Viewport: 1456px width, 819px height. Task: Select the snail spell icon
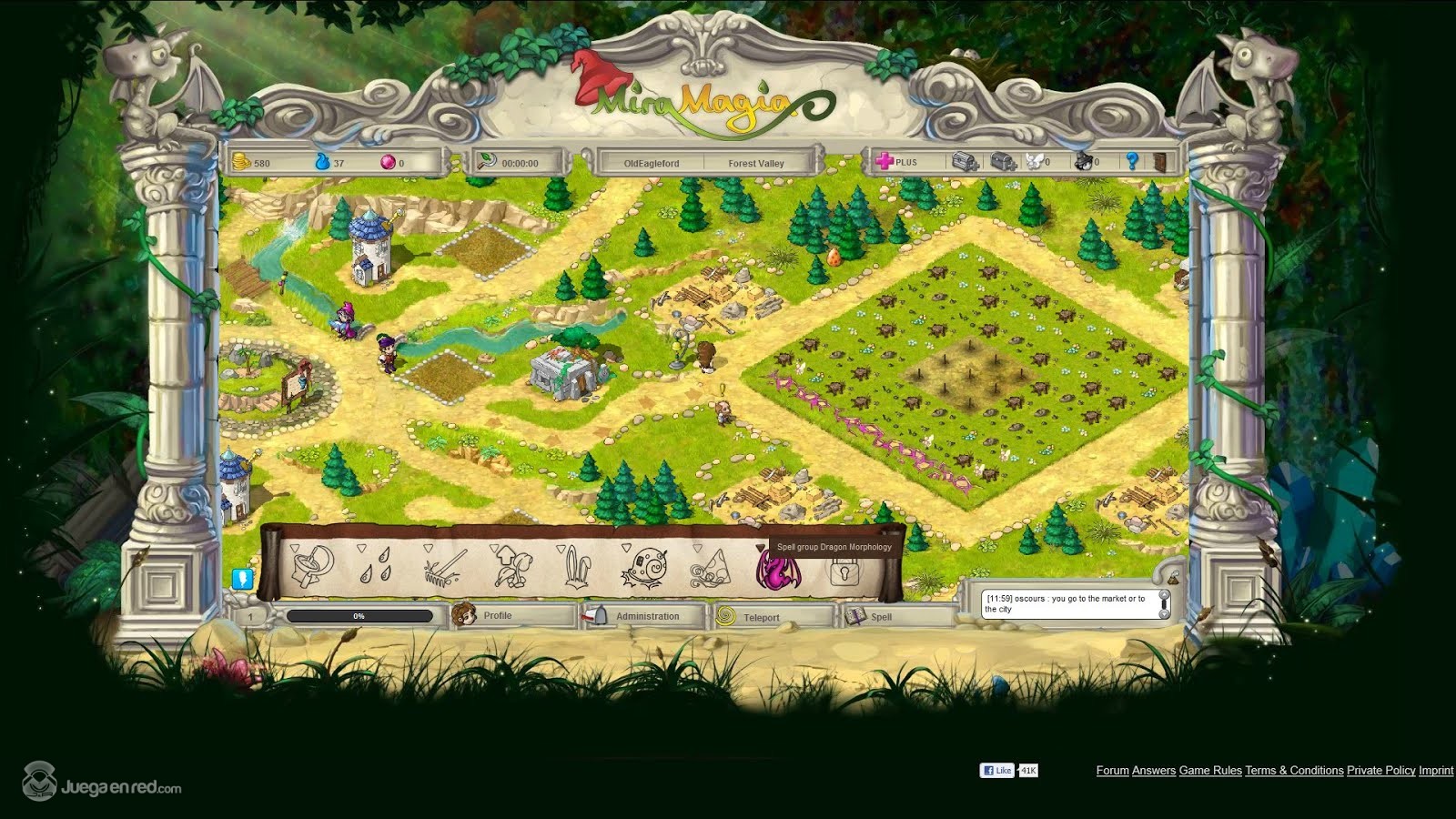pyautogui.click(x=646, y=569)
